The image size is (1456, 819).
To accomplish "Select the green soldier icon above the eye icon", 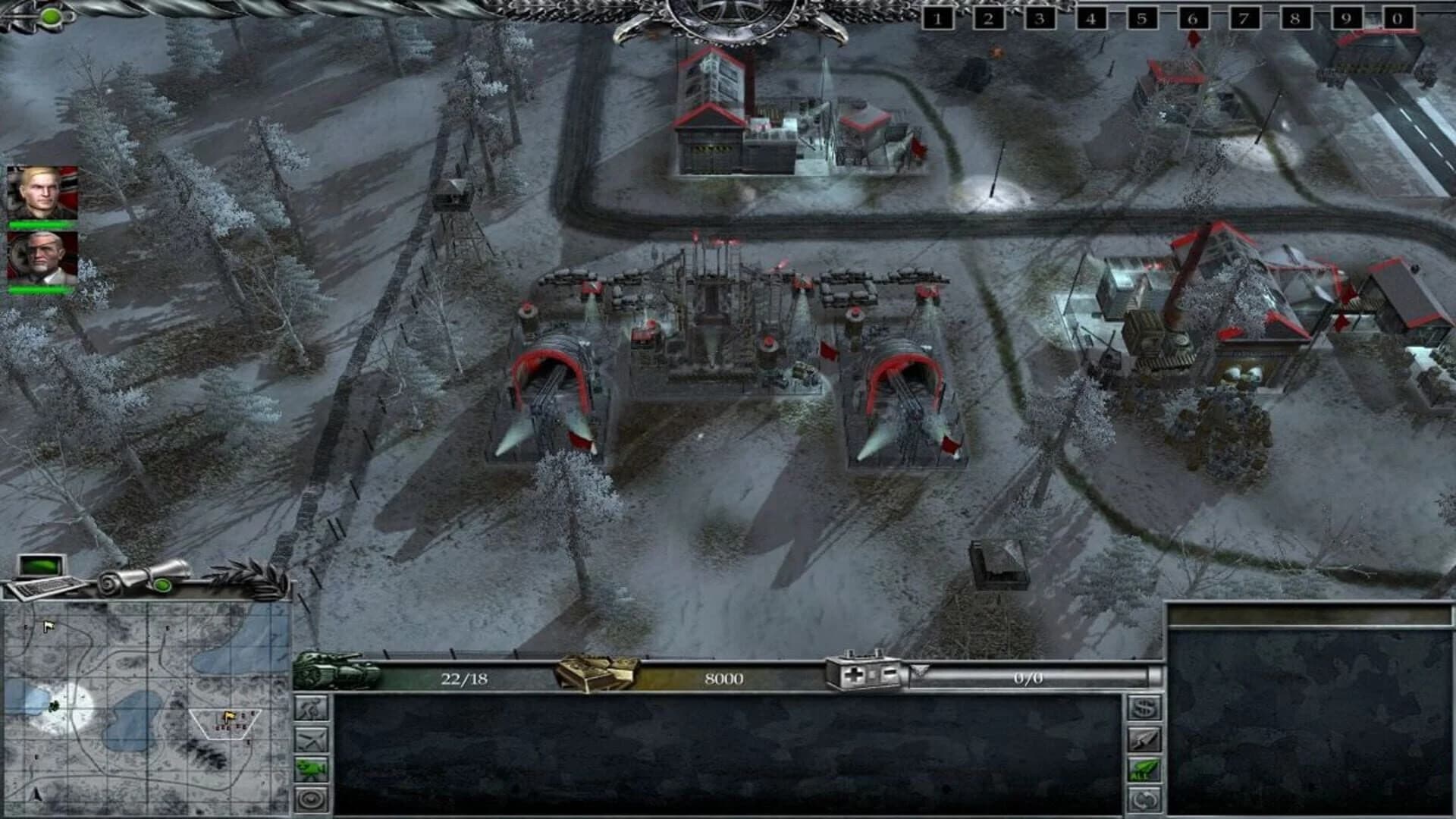I will click(311, 767).
